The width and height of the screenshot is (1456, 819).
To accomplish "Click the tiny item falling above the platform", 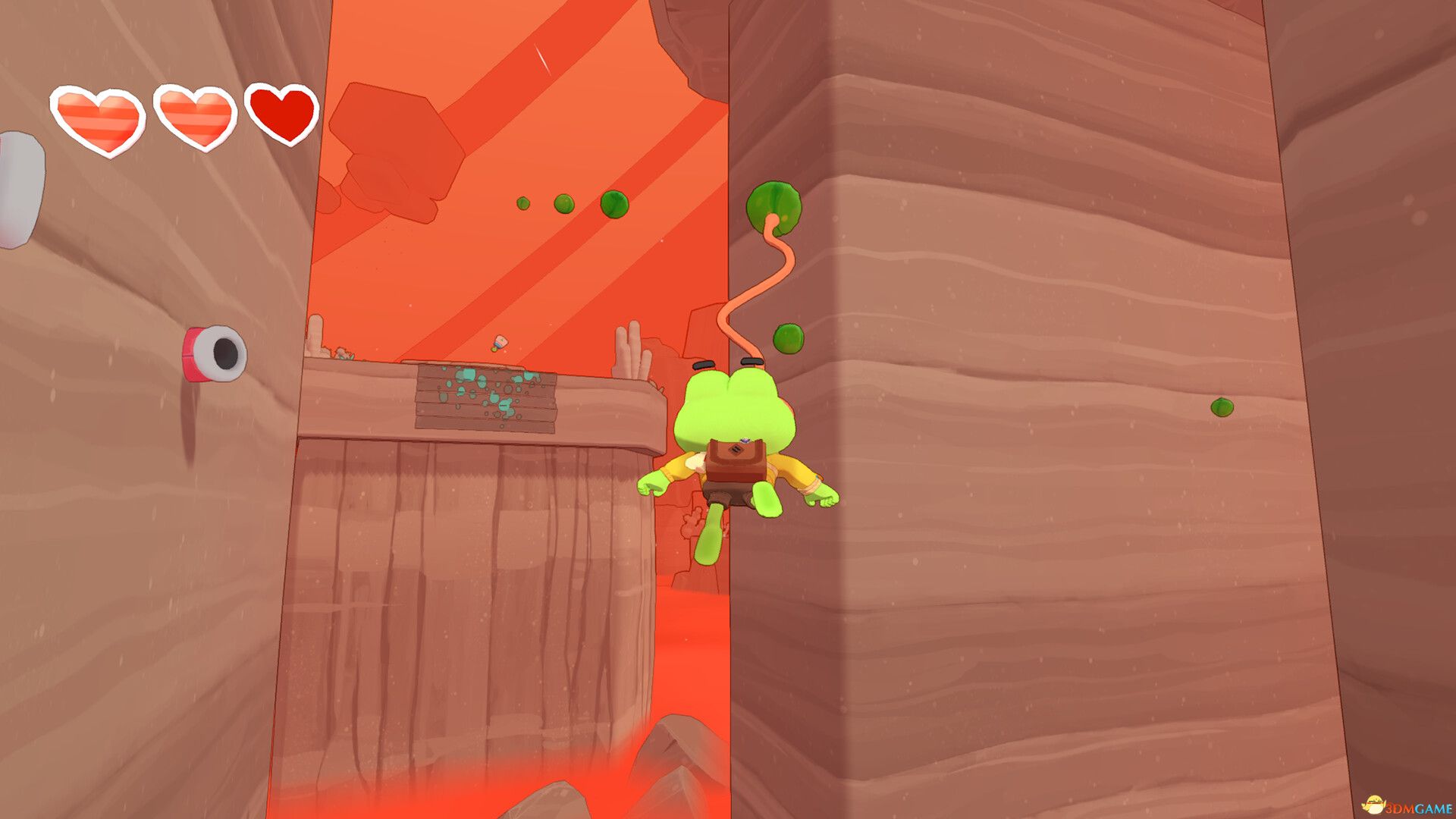I will point(499,341).
